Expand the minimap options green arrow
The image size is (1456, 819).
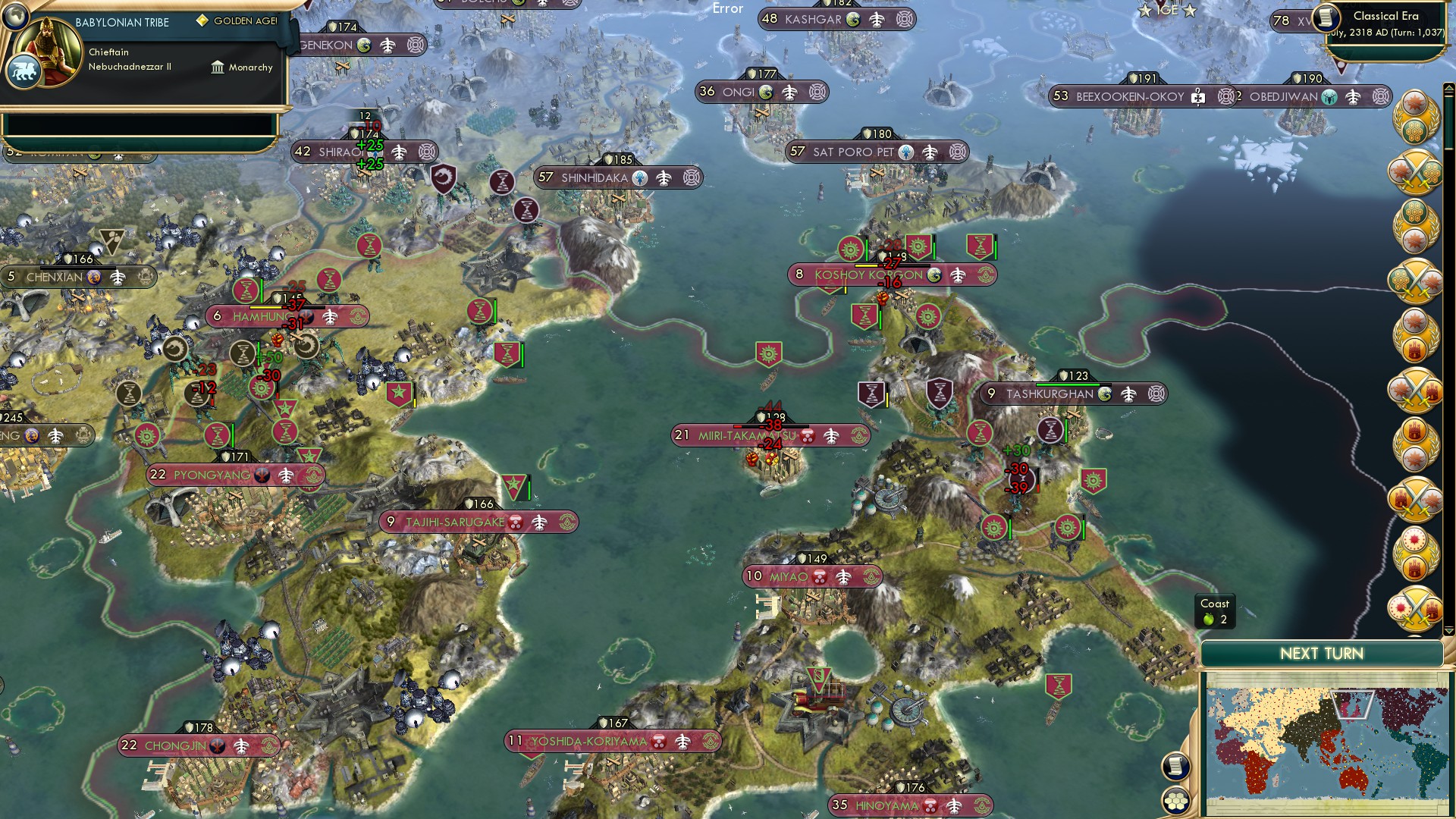tap(1448, 630)
